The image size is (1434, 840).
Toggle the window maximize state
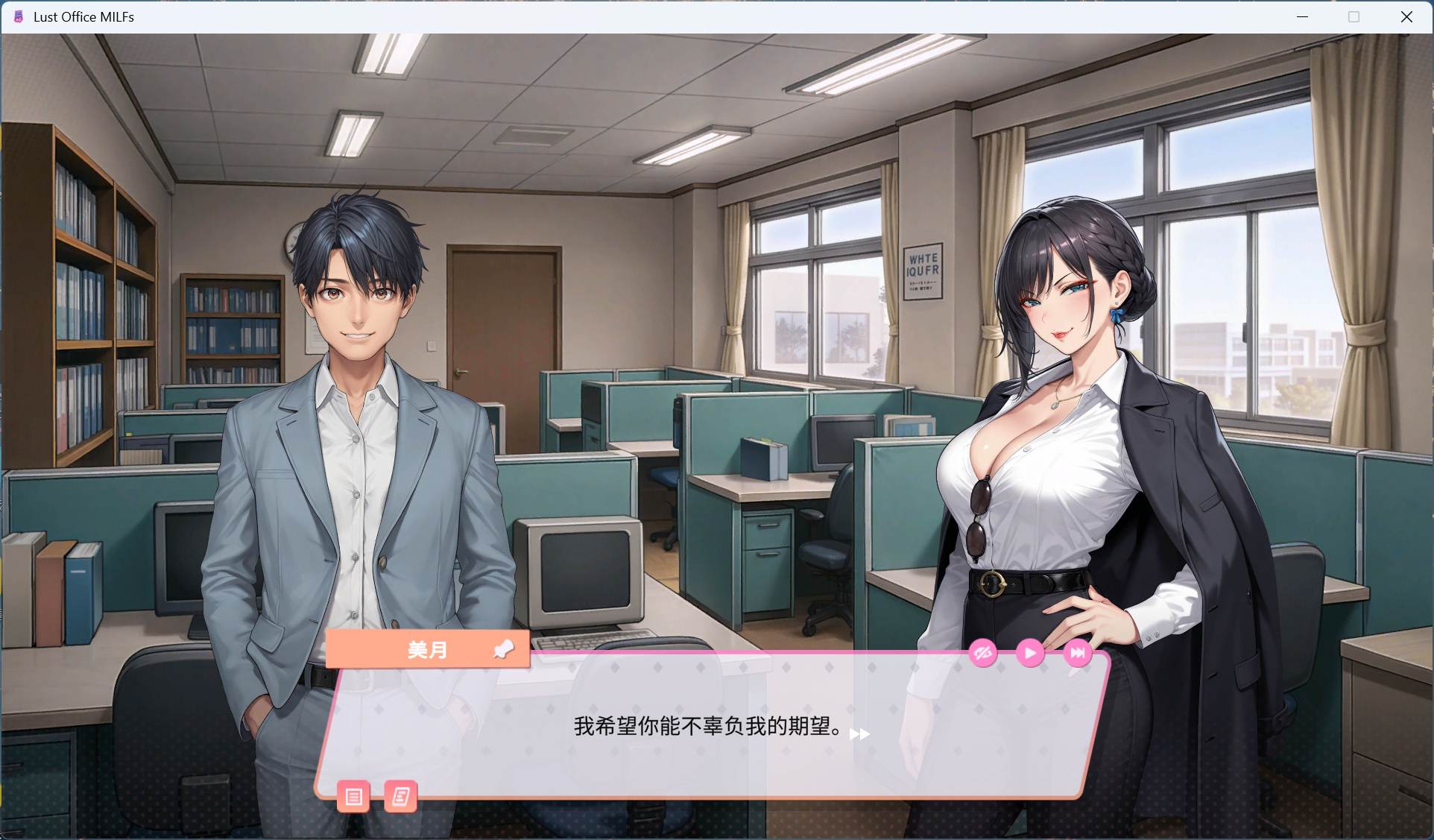tap(1354, 16)
